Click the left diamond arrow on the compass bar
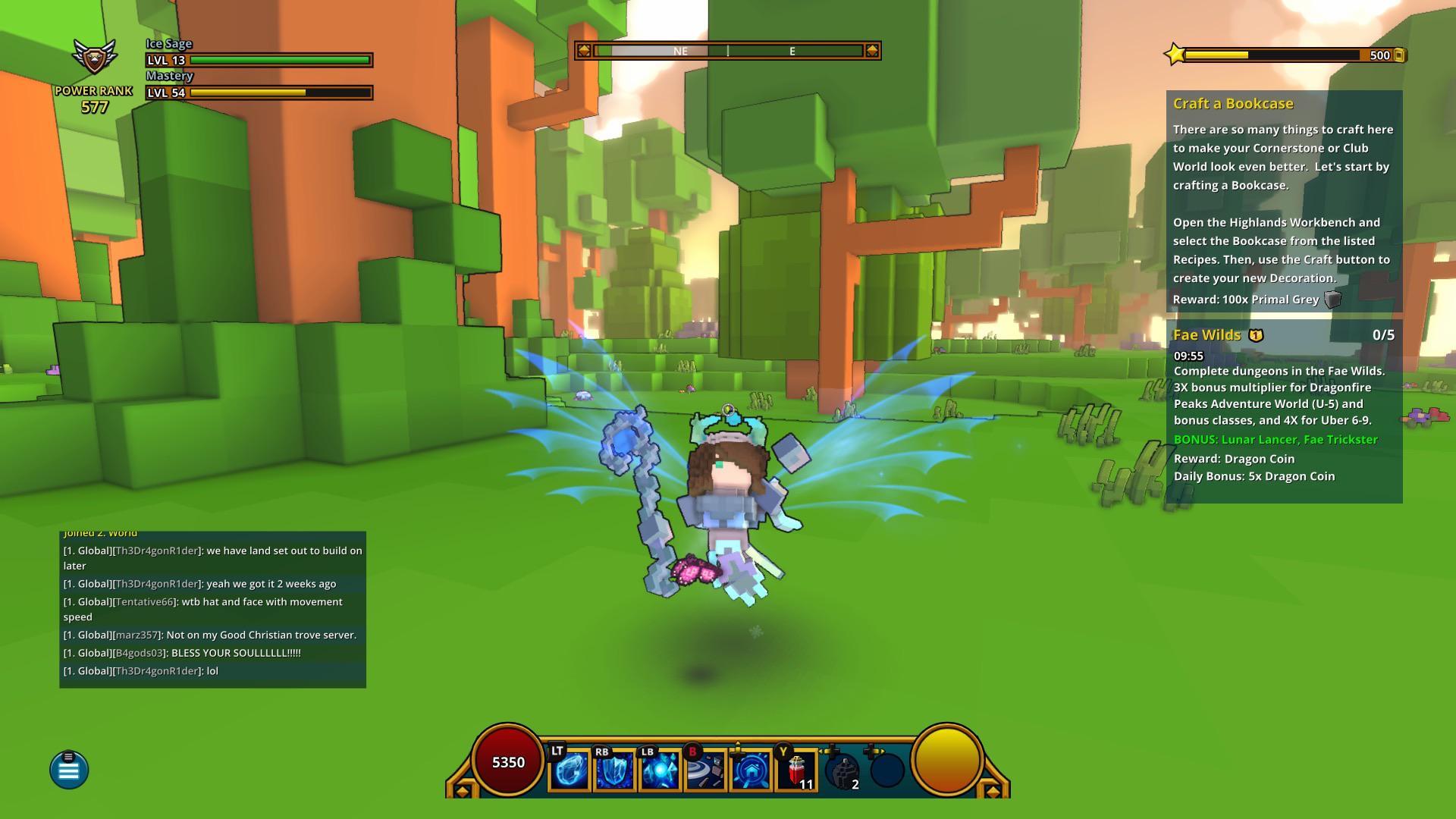 click(584, 51)
